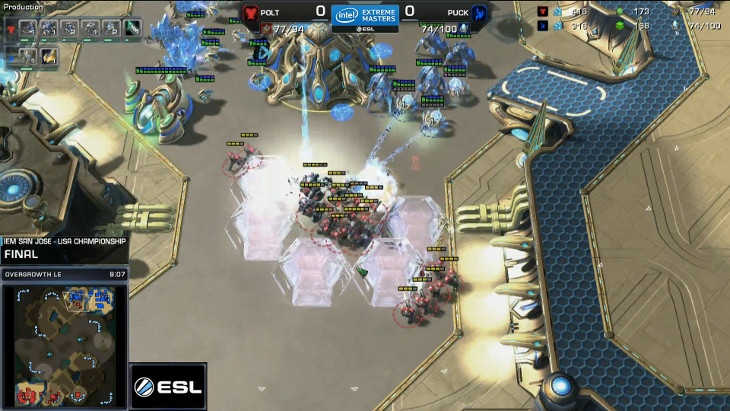Click the minimap of Overgrowth LE
Image resolution: width=730 pixels, height=411 pixels.
point(64,346)
